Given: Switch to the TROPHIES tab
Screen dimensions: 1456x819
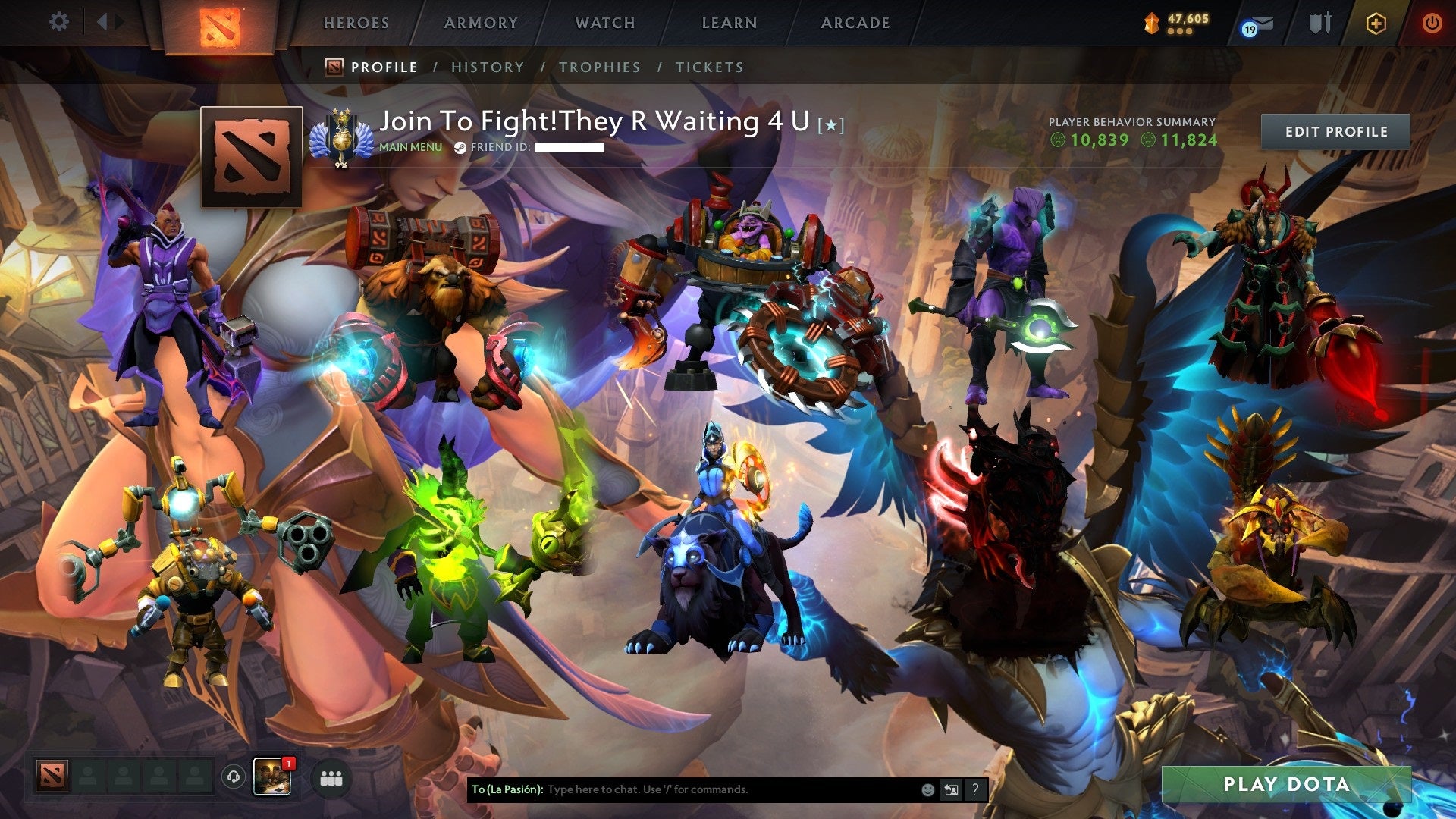Looking at the screenshot, I should point(599,67).
